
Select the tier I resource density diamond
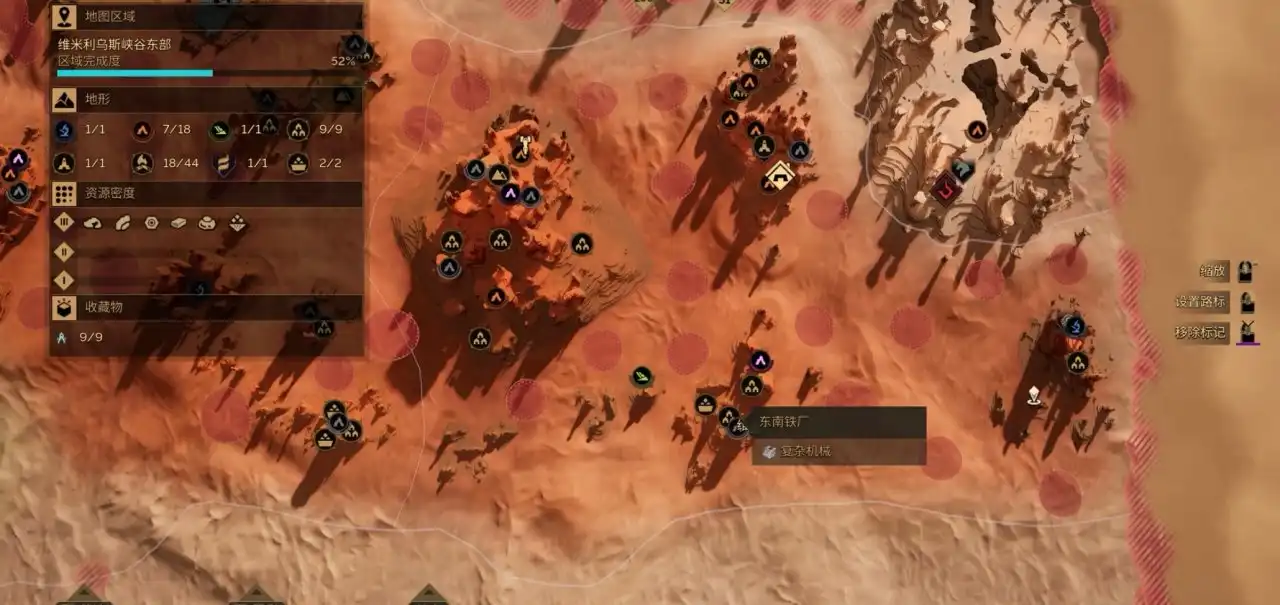click(64, 280)
